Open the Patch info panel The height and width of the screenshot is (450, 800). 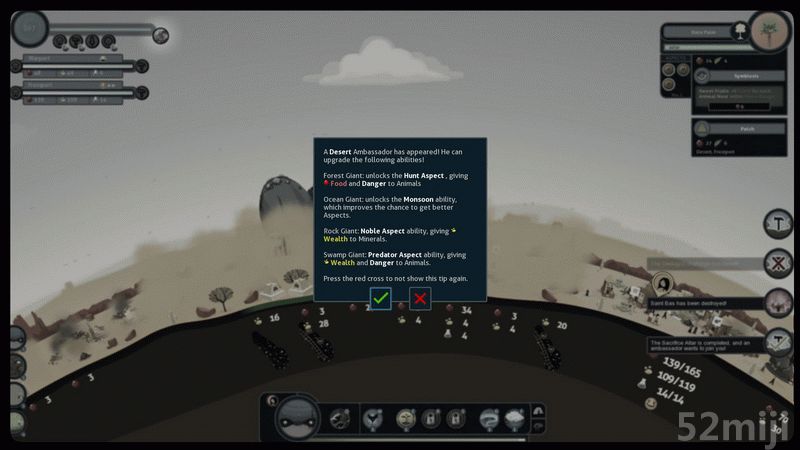tap(741, 128)
